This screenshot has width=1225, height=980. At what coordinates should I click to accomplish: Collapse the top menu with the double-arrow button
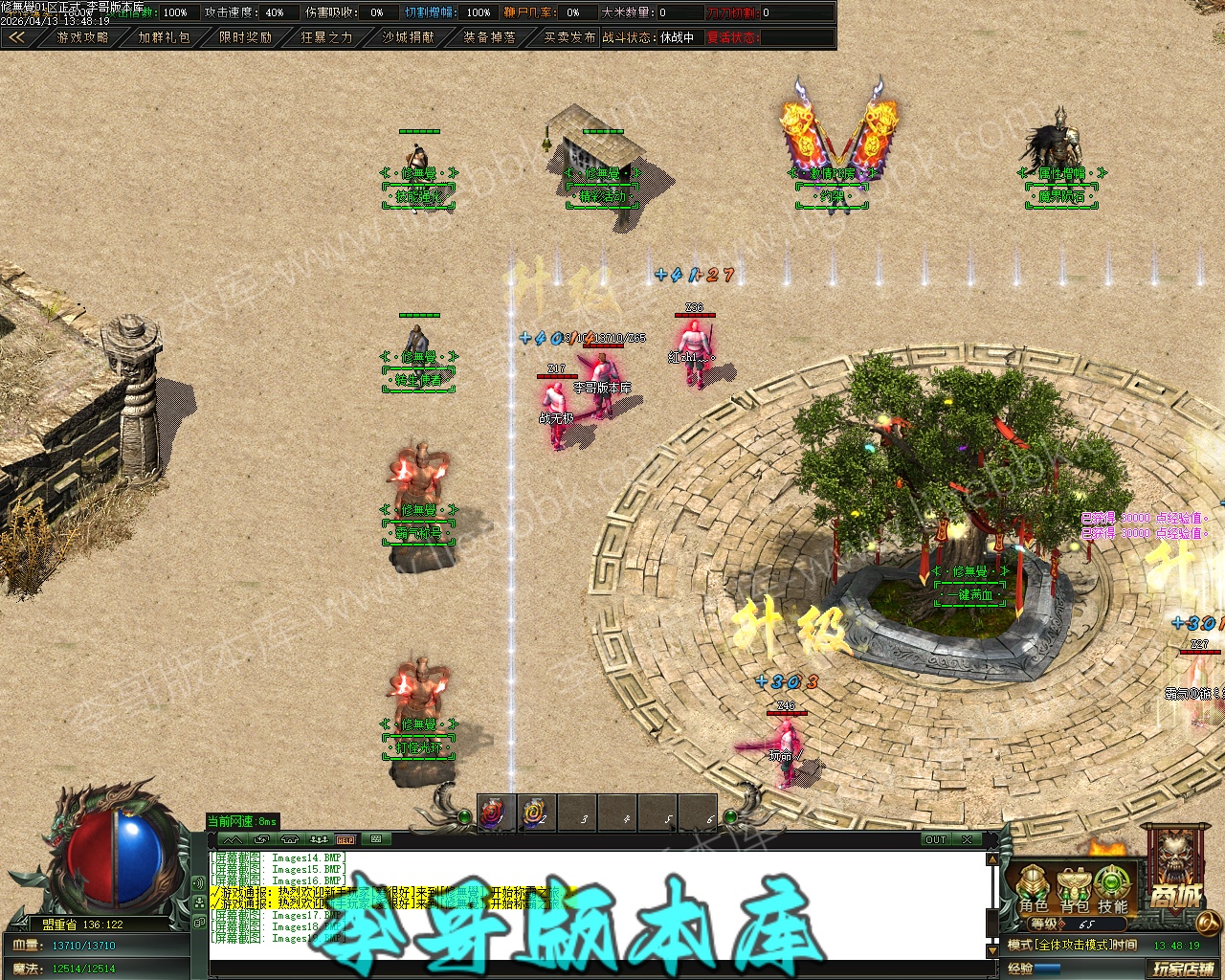click(x=16, y=37)
